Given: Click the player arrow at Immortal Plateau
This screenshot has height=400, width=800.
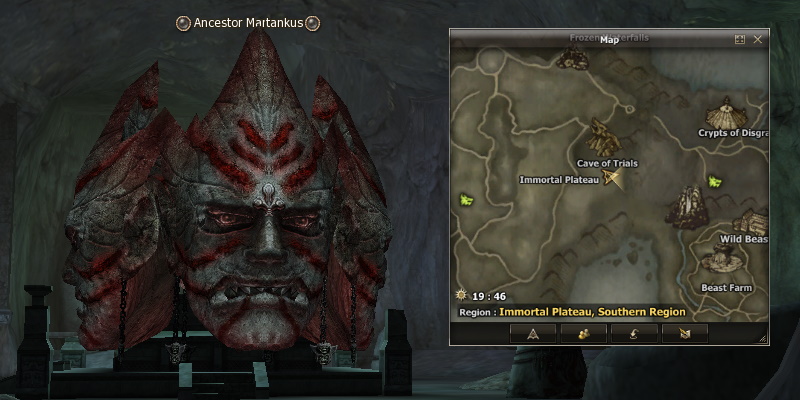Looking at the screenshot, I should [x=613, y=179].
